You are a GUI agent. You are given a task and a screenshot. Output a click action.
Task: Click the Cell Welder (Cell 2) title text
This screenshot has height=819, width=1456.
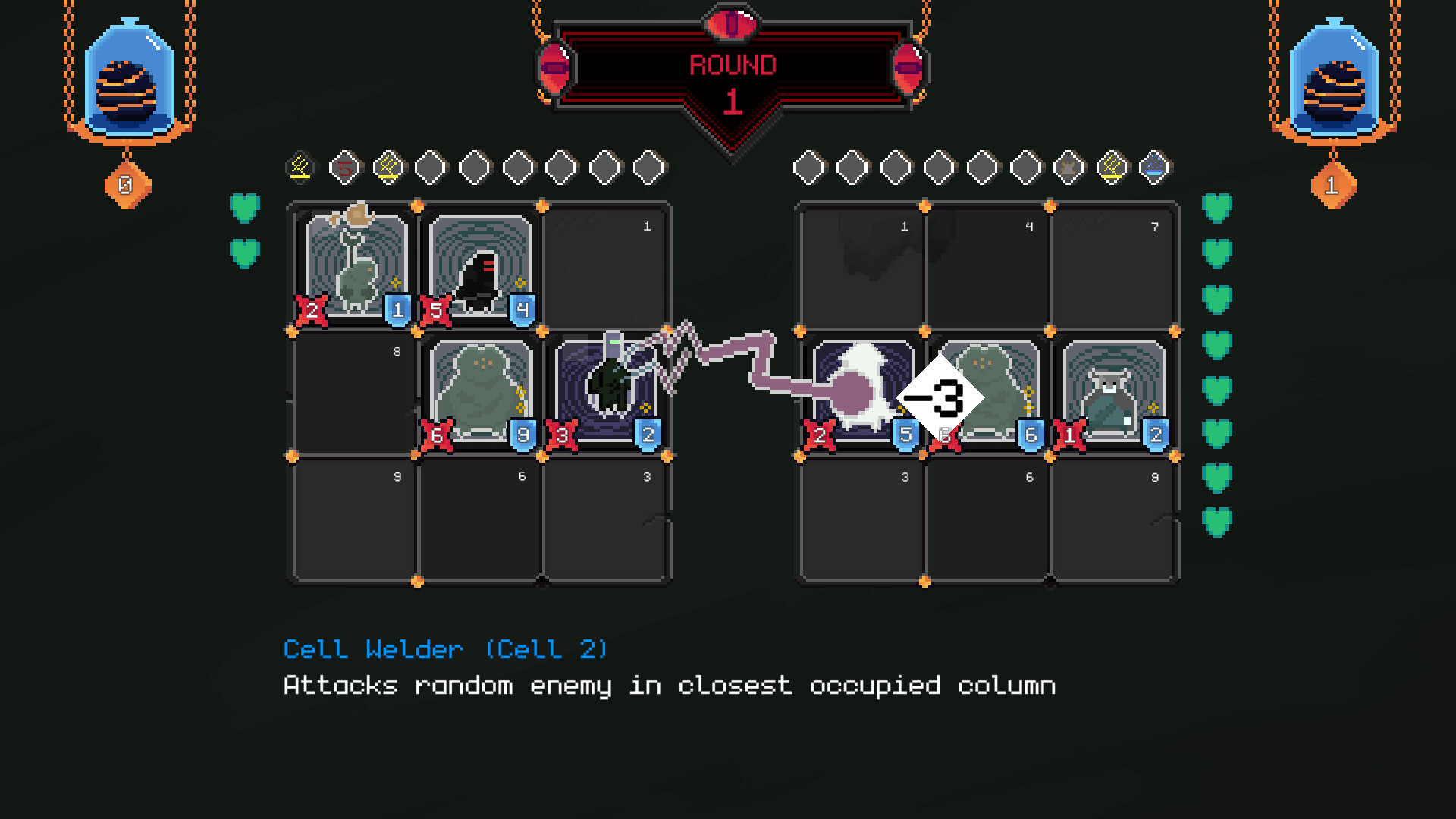pos(444,650)
